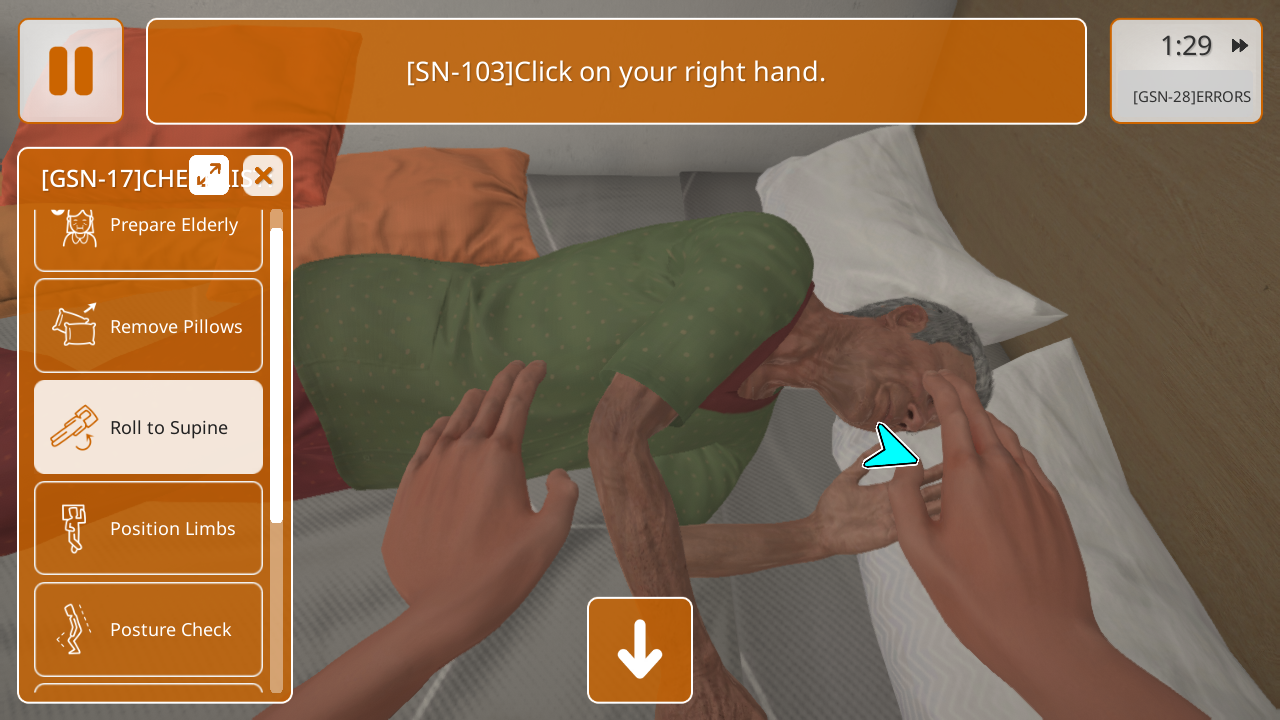Open the Position Limbs step

[x=148, y=528]
